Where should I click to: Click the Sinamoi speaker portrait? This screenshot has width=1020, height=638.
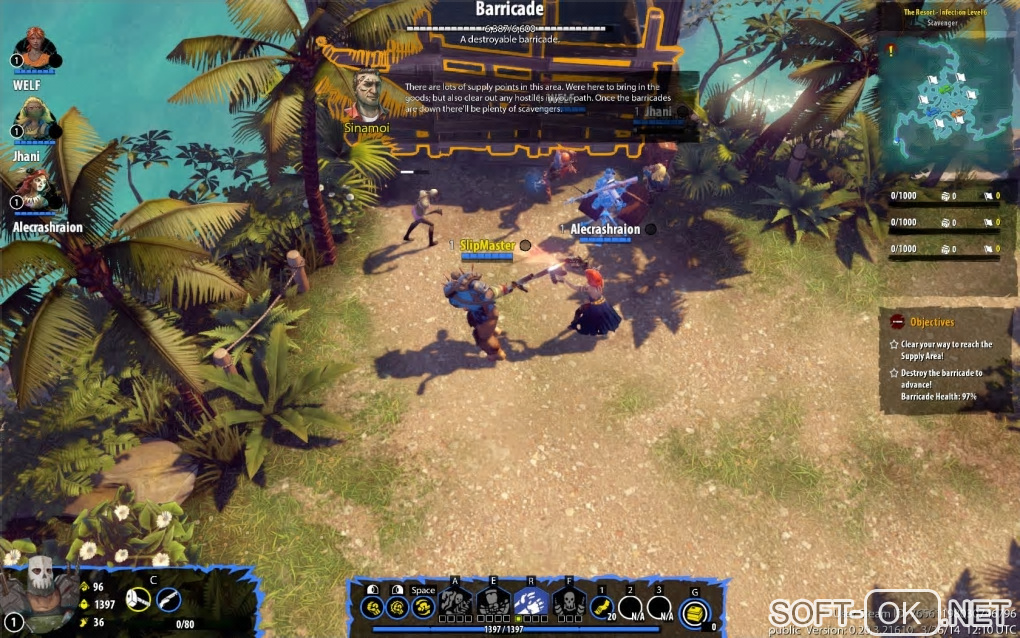pos(370,95)
